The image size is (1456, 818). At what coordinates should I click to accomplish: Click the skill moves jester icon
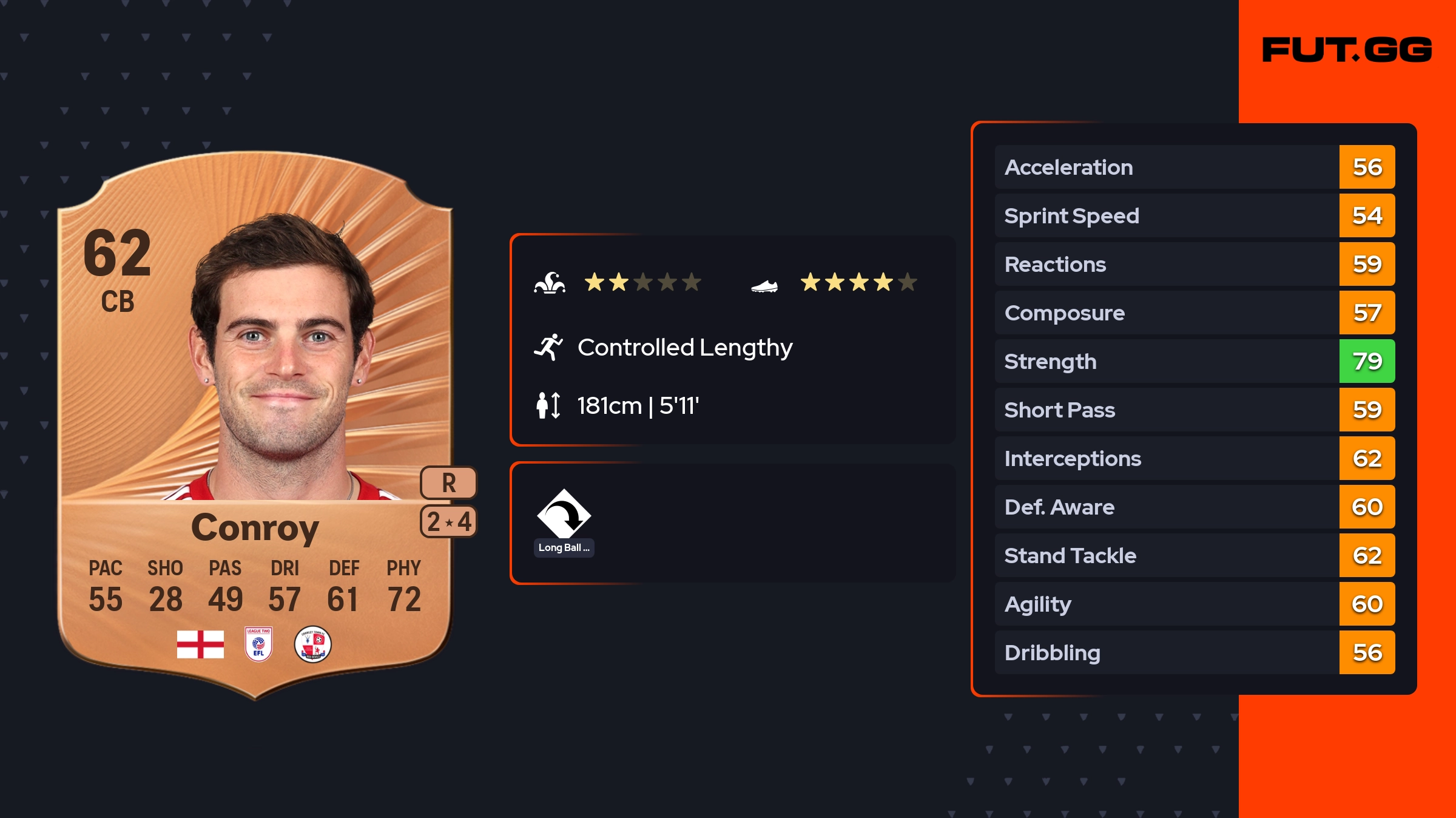click(550, 283)
